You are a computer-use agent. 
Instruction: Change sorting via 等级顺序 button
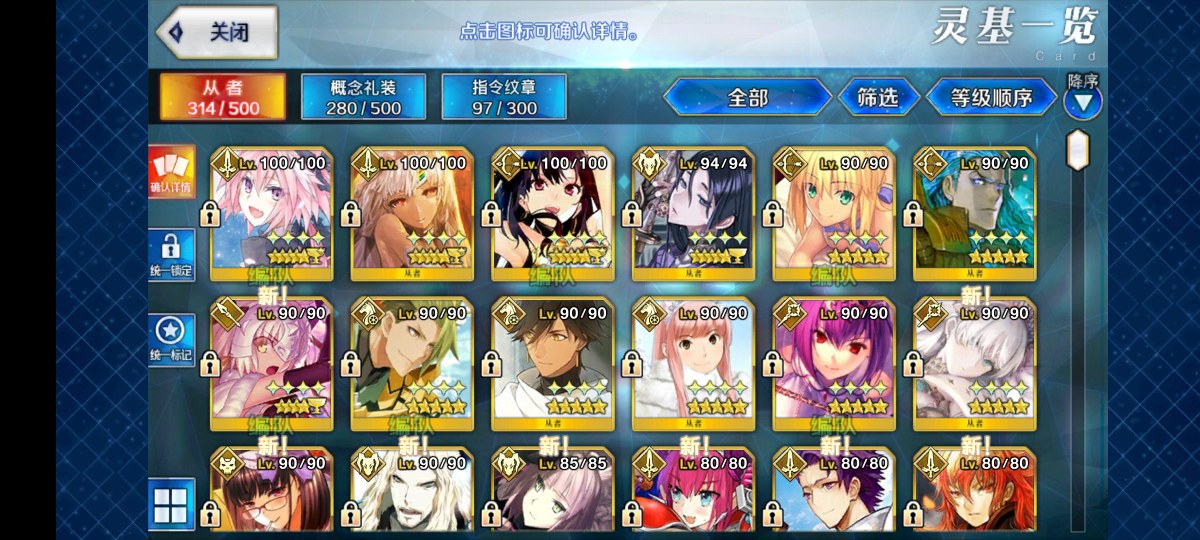click(990, 97)
